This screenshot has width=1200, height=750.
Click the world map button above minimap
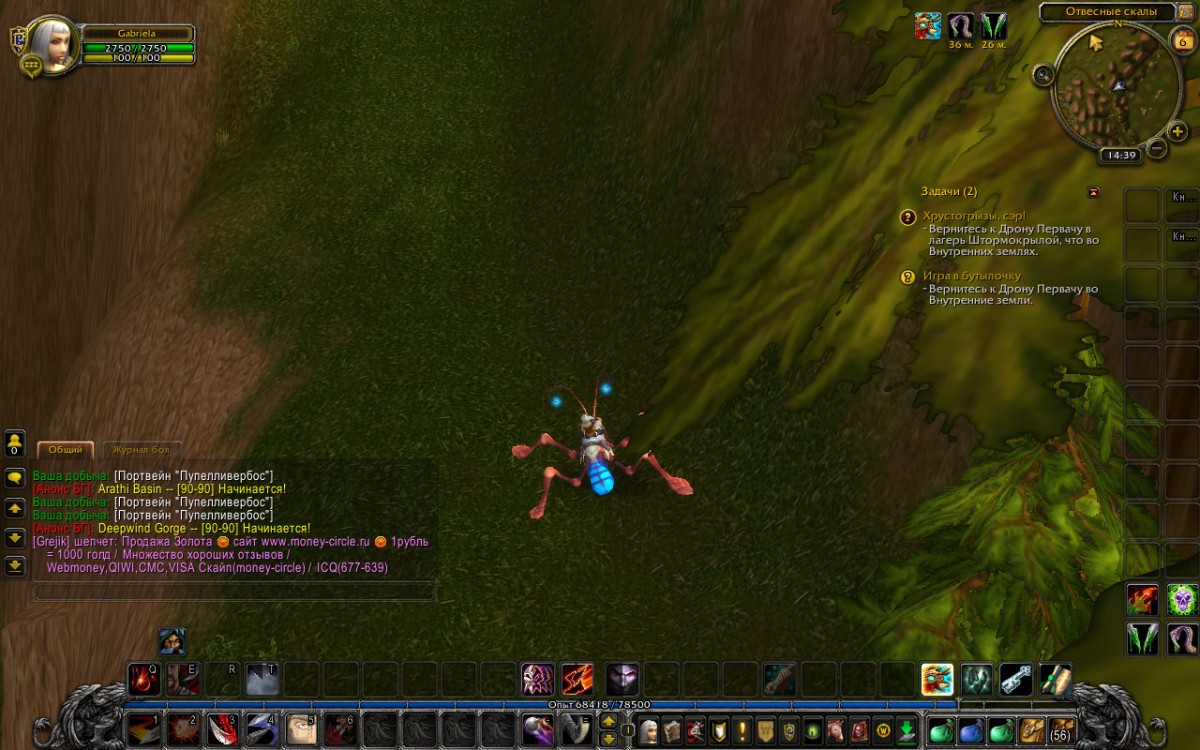pos(1184,12)
